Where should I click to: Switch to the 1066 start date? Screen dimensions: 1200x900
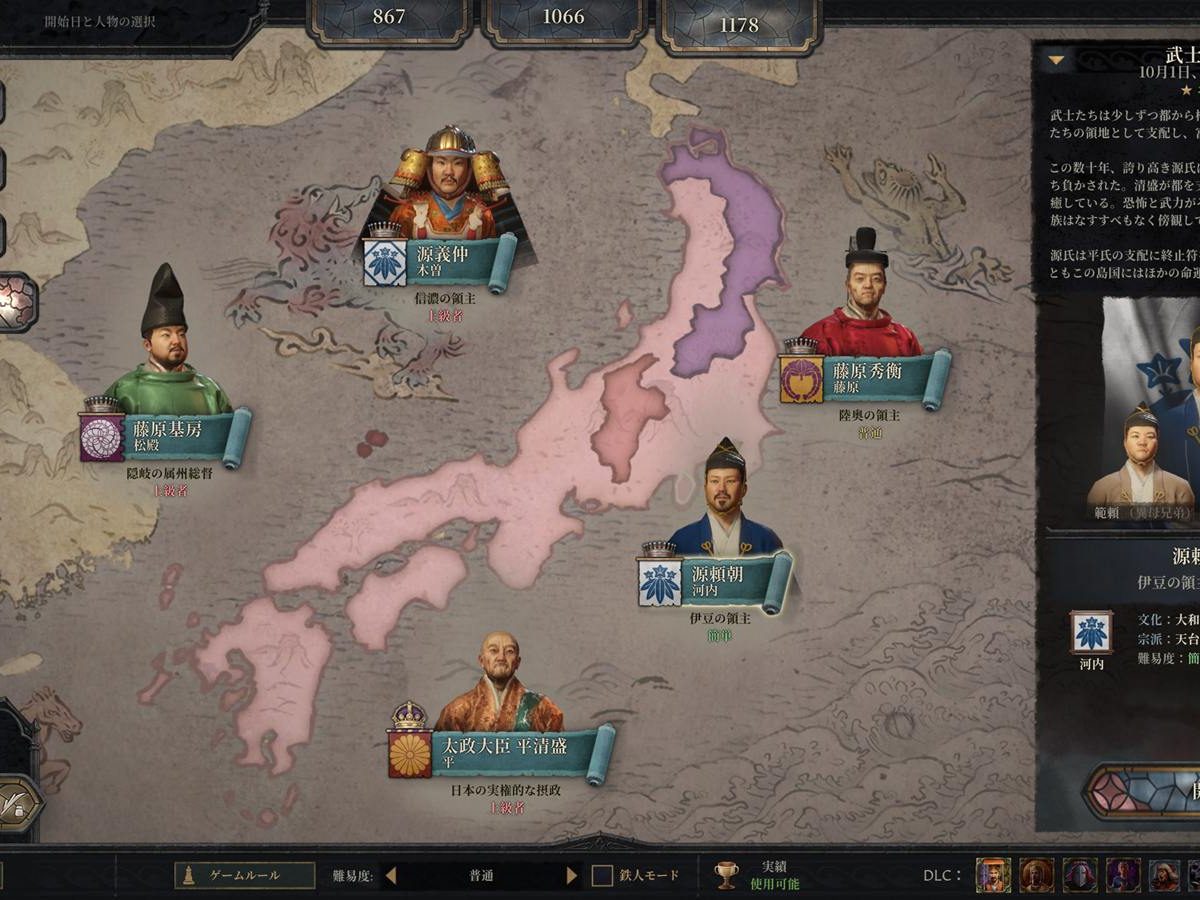point(564,18)
